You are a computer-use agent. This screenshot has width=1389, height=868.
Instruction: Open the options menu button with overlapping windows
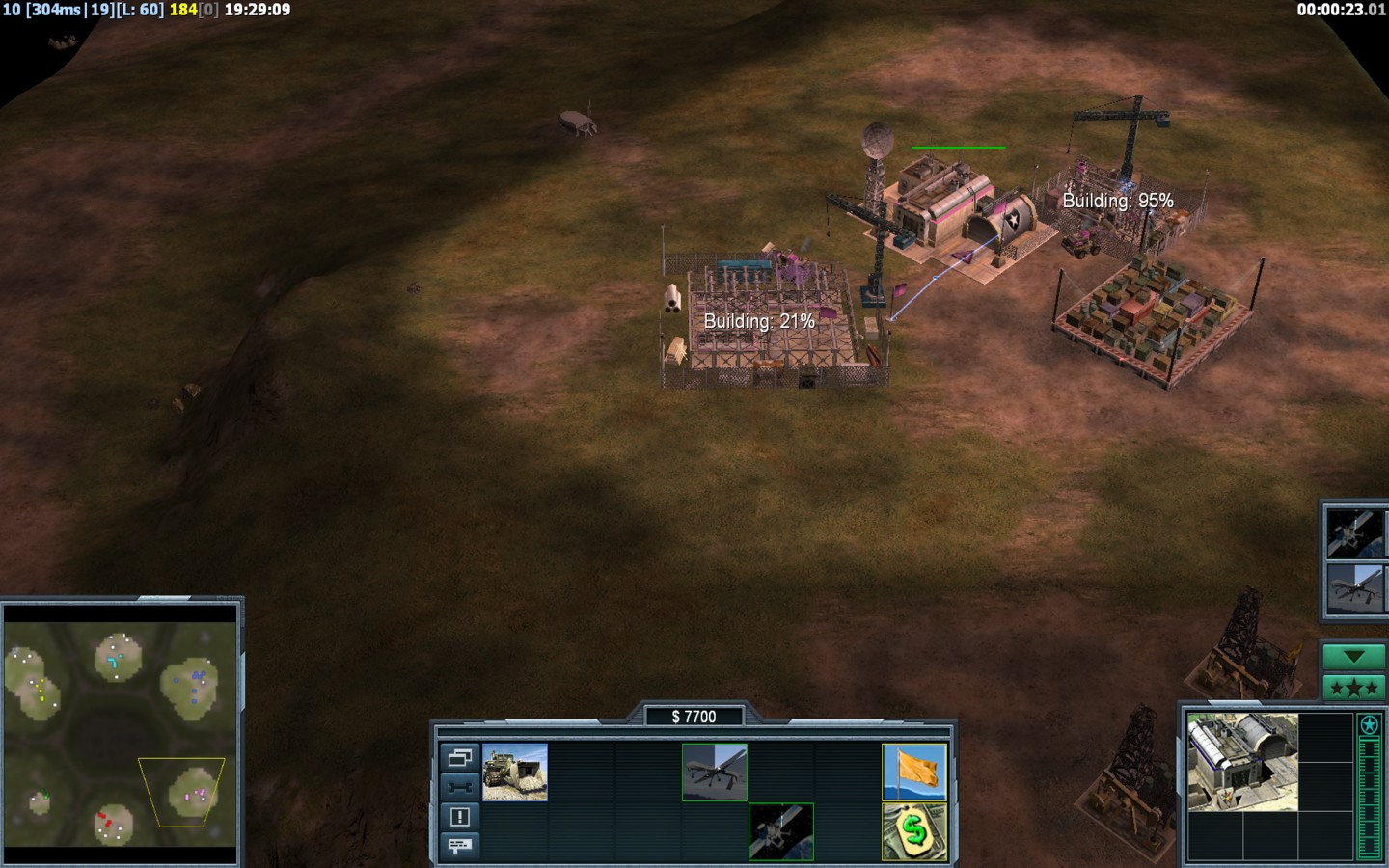[x=459, y=758]
